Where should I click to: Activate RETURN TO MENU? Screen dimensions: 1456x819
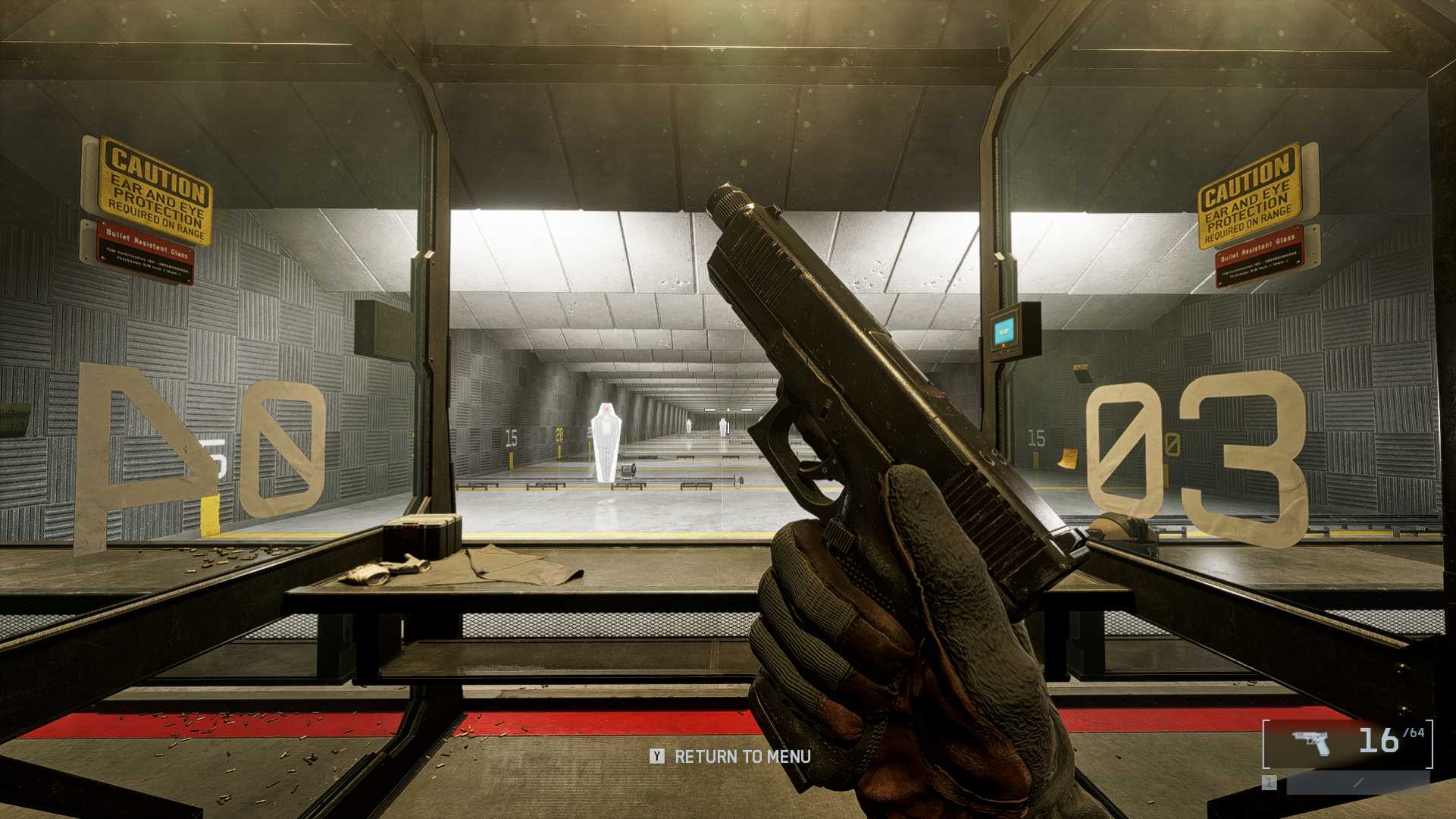[x=744, y=757]
